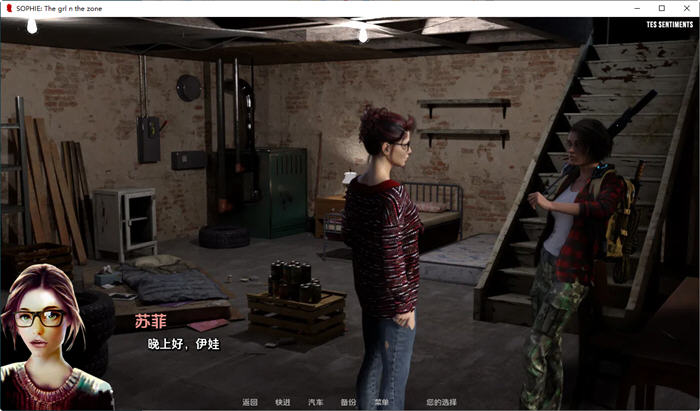
Task: Open the 菜单 (menu) button
Action: click(381, 402)
